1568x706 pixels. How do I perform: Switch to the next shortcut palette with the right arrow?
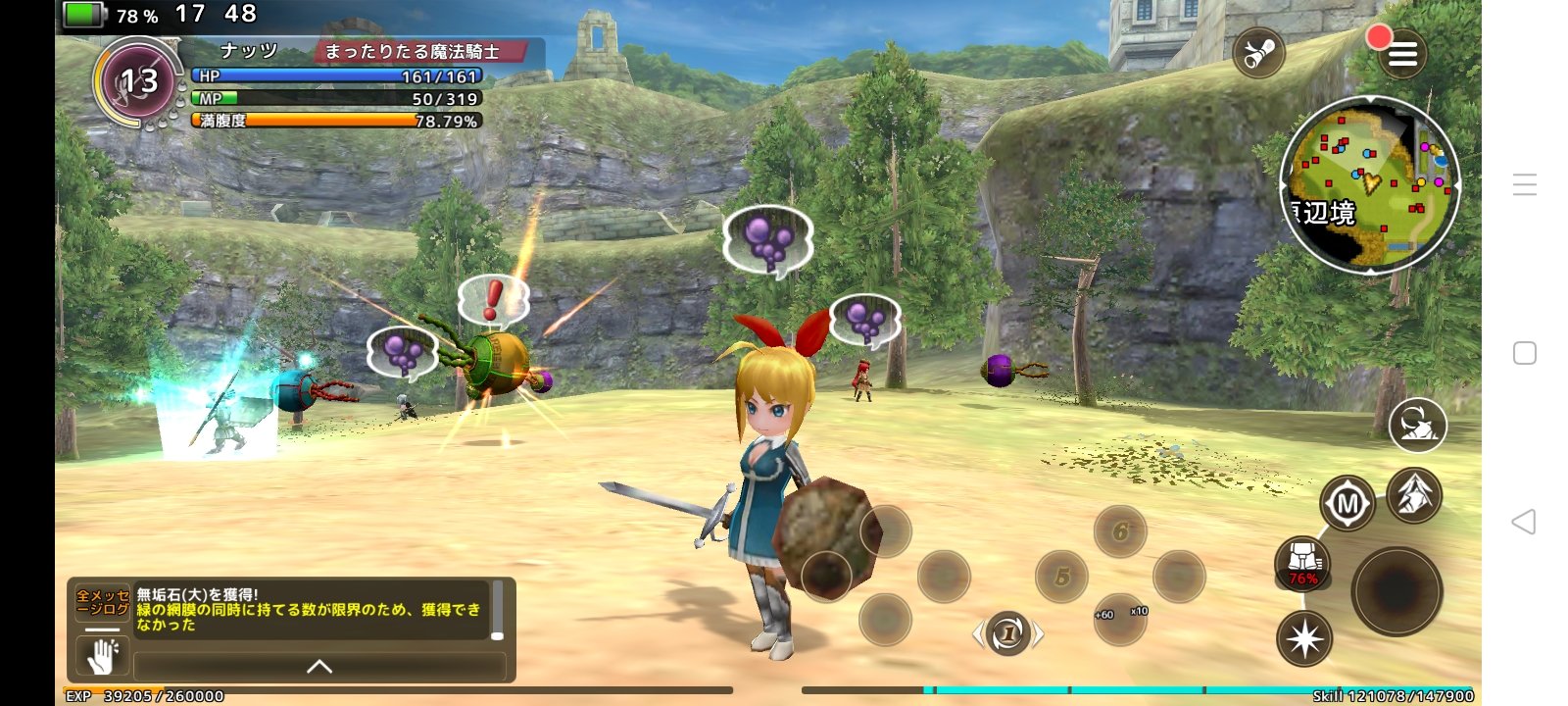tap(1038, 634)
